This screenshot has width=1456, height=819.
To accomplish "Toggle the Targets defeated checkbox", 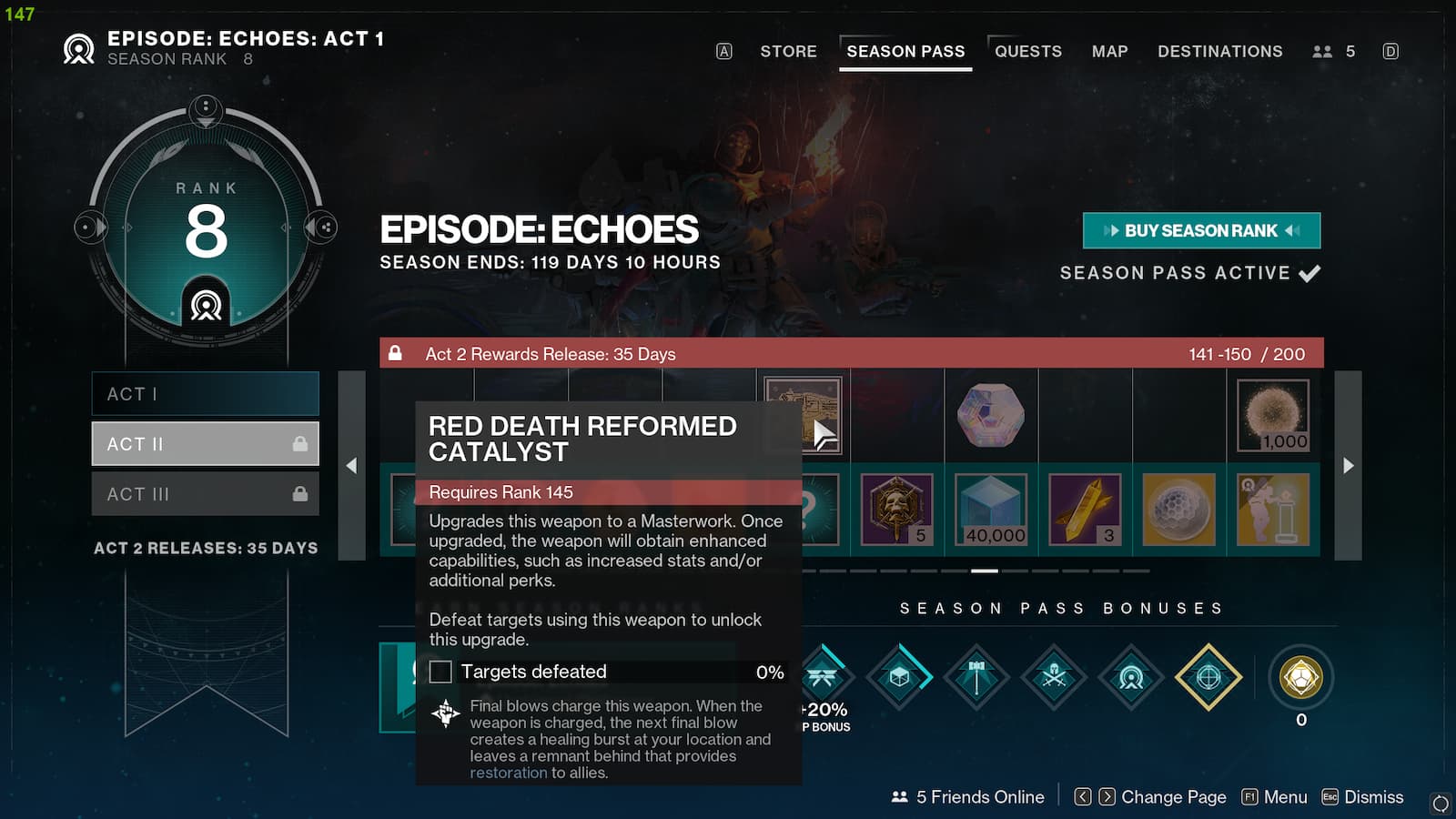I will pos(441,672).
